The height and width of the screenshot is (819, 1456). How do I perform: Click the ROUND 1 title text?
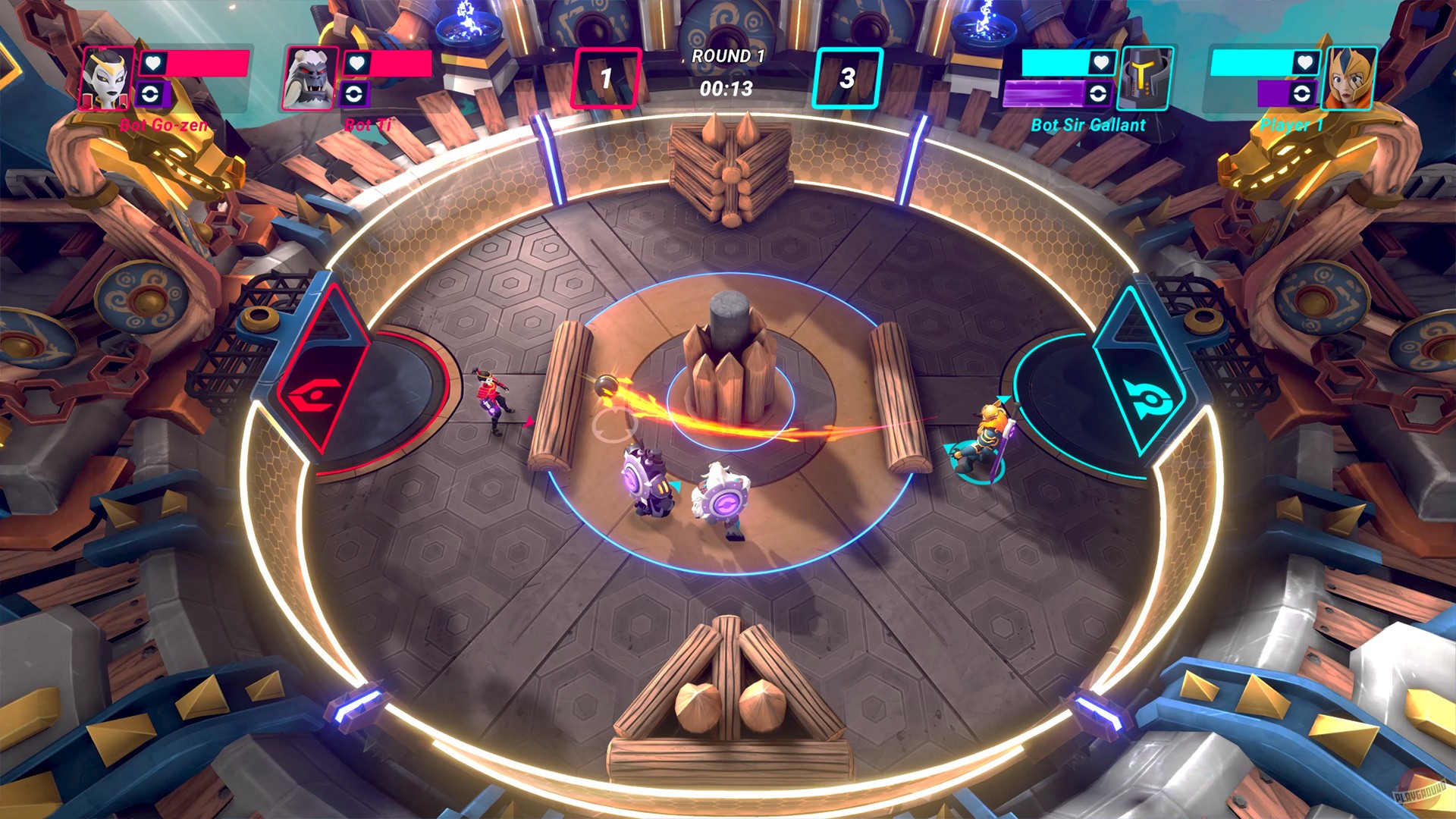pyautogui.click(x=728, y=55)
